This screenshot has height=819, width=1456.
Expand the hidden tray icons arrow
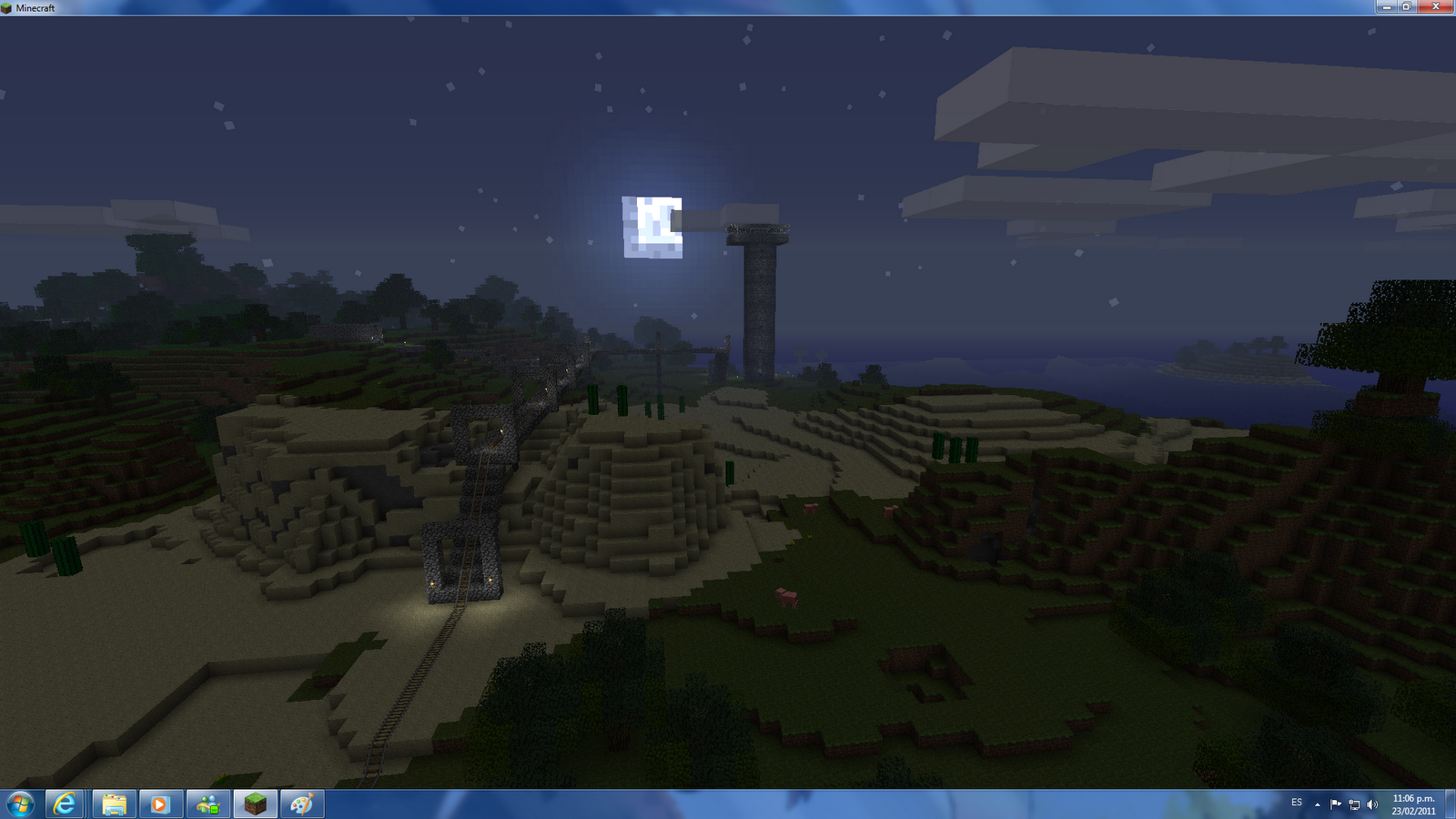[1317, 804]
